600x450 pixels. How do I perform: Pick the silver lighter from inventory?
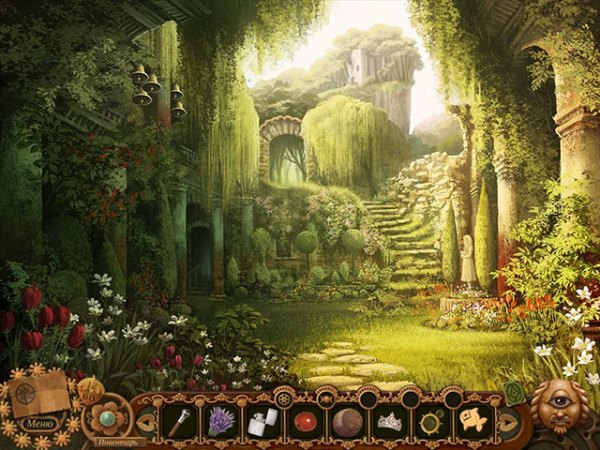point(260,420)
